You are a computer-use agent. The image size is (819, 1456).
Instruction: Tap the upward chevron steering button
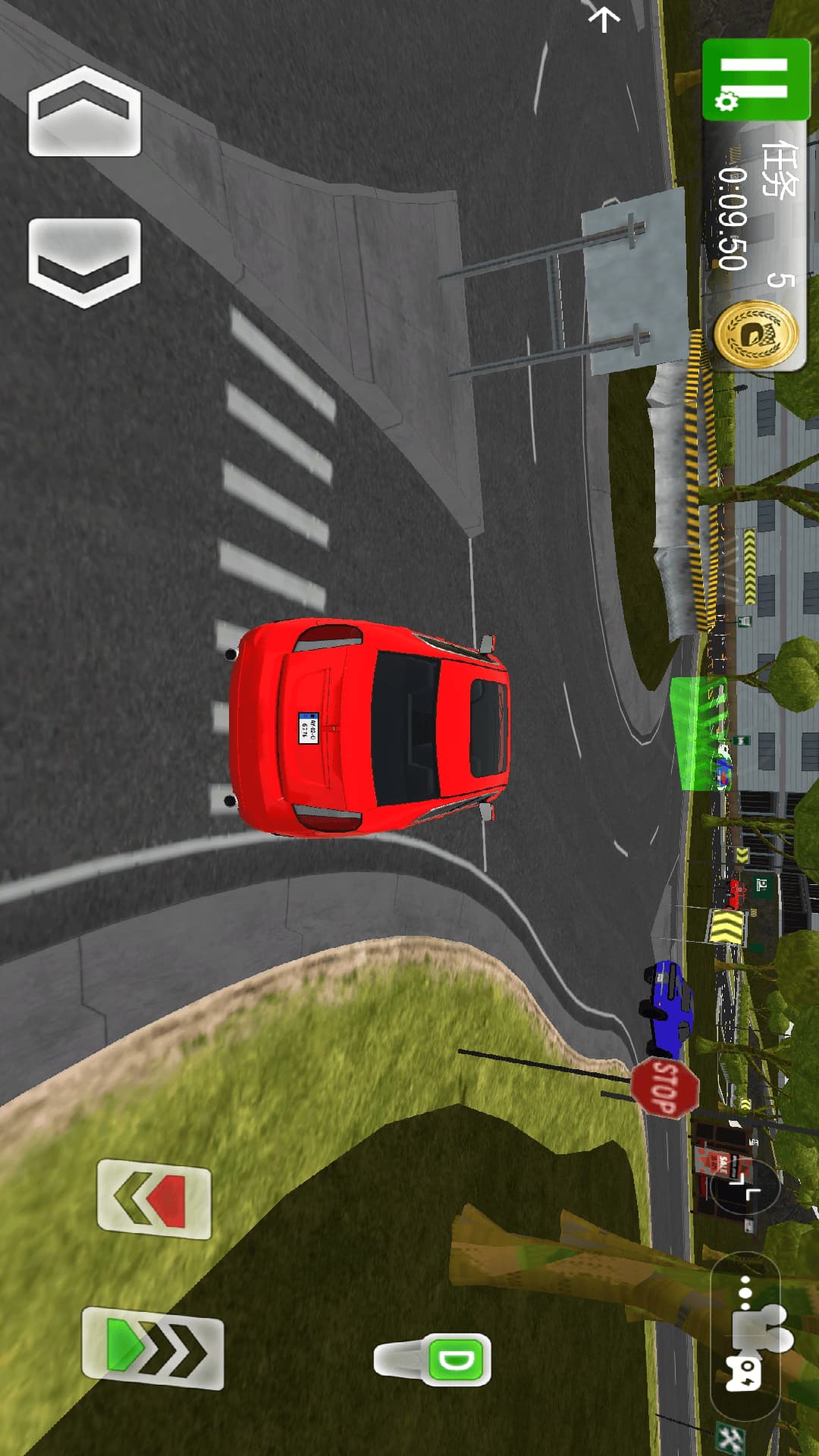(84, 111)
